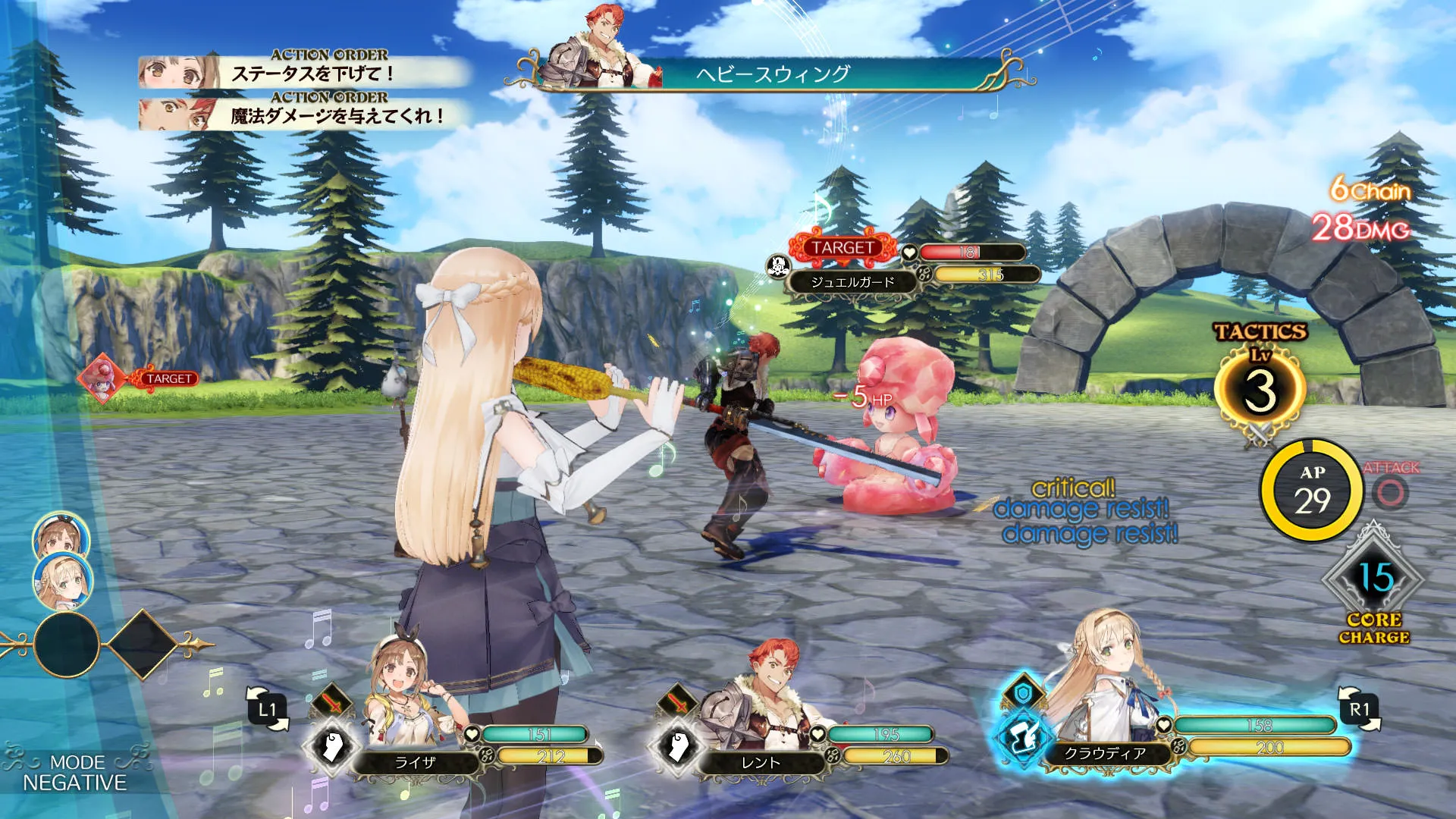Click Klaudia's blue shield role icon
1456x819 pixels.
(x=1023, y=693)
